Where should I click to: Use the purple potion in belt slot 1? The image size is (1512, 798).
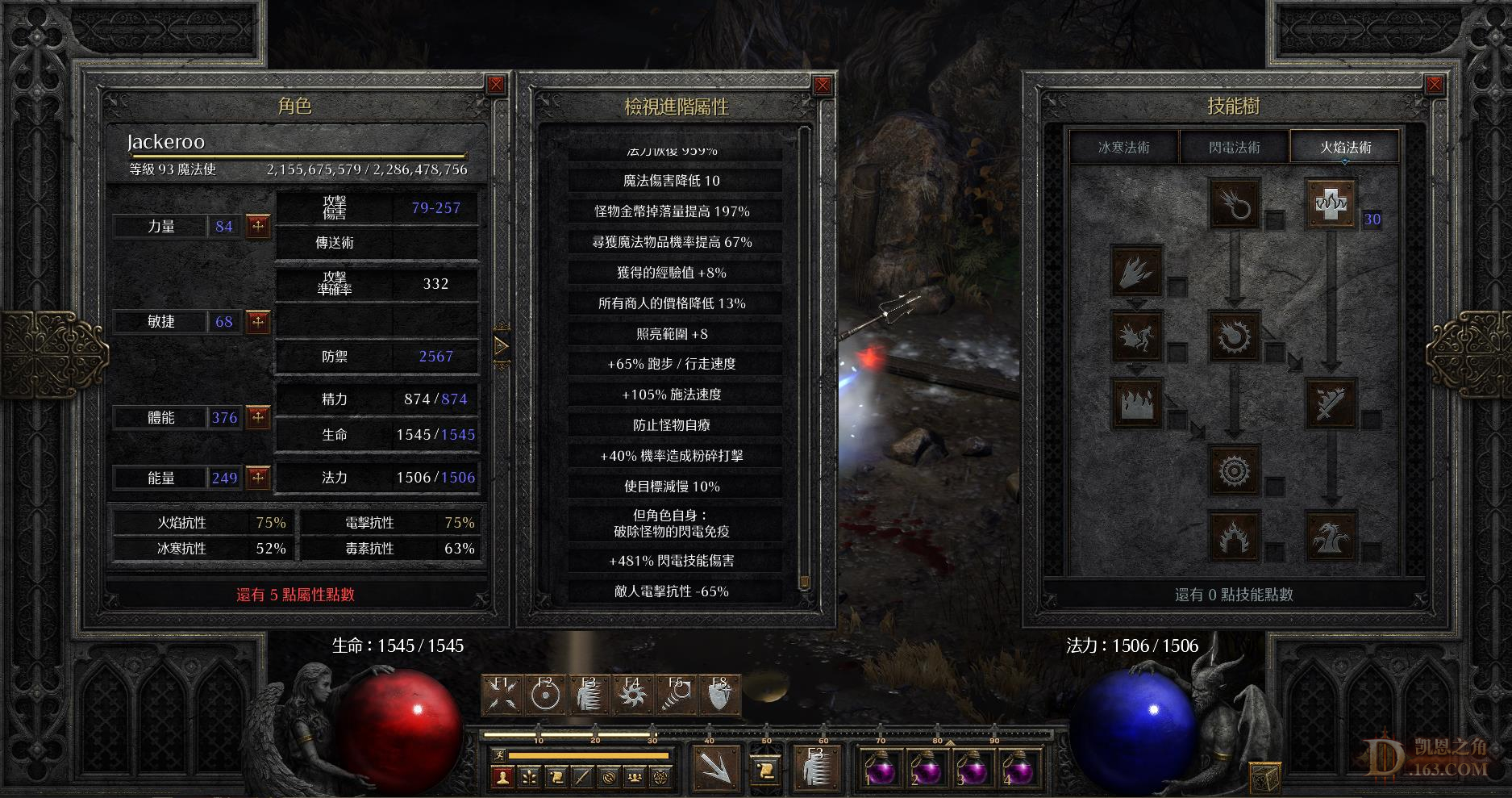pyautogui.click(x=880, y=767)
